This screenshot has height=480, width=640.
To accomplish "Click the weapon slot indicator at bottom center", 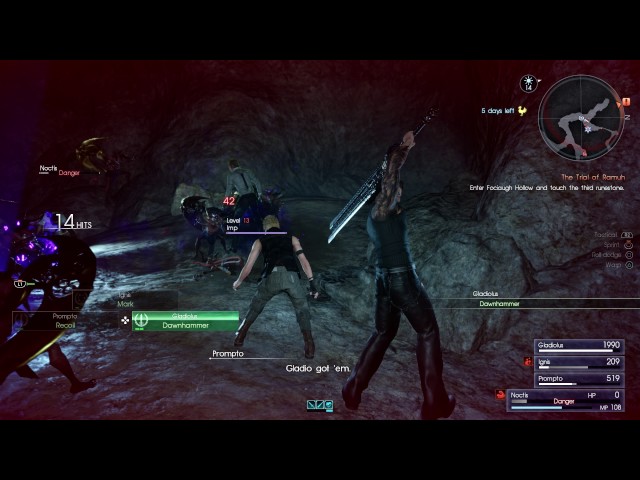I will click(320, 405).
